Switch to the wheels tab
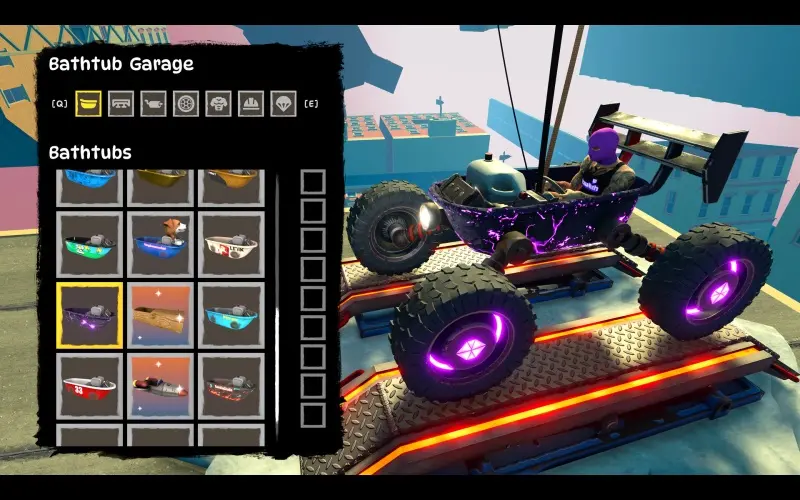 (186, 103)
